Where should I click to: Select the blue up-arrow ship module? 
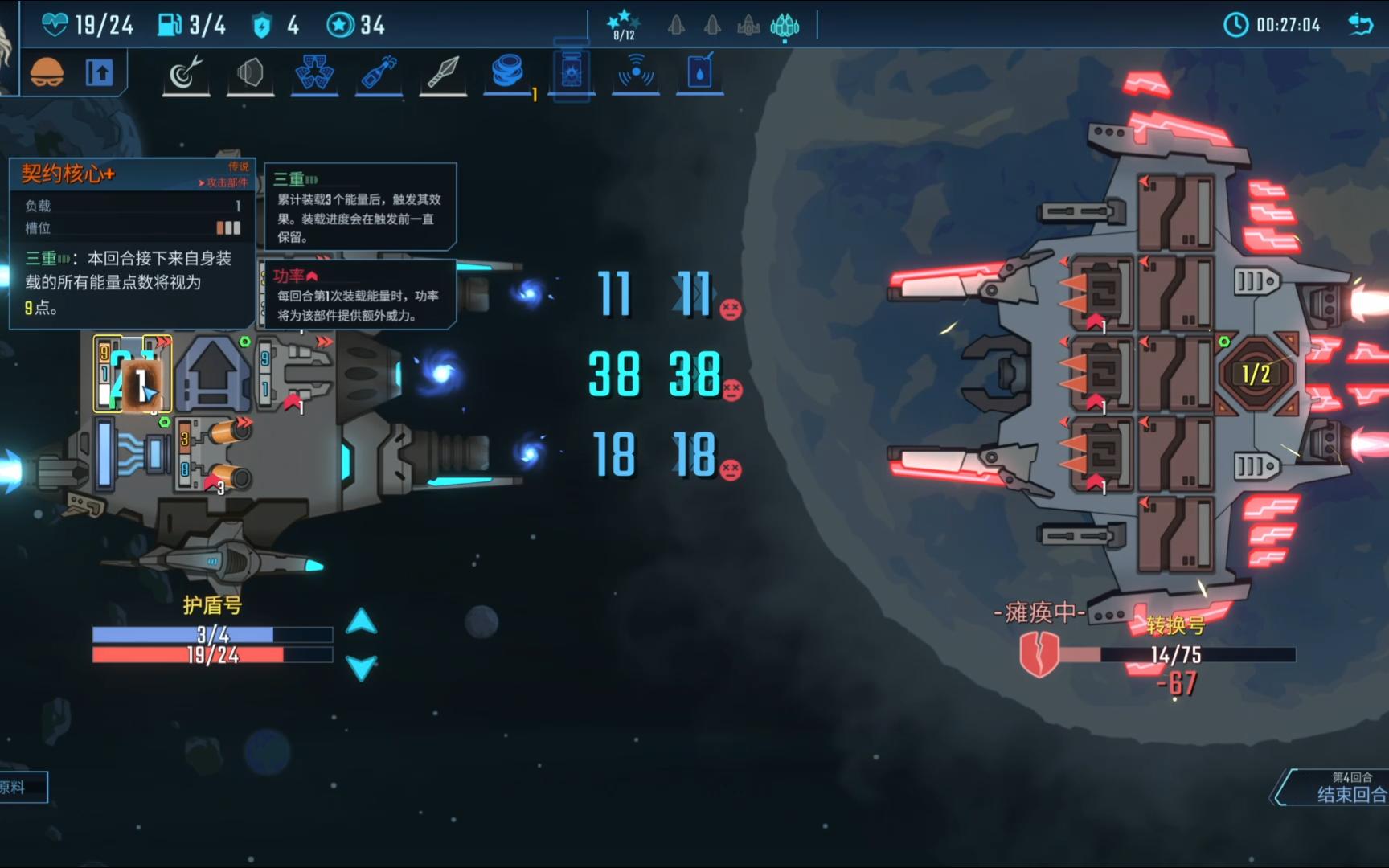pyautogui.click(x=212, y=374)
